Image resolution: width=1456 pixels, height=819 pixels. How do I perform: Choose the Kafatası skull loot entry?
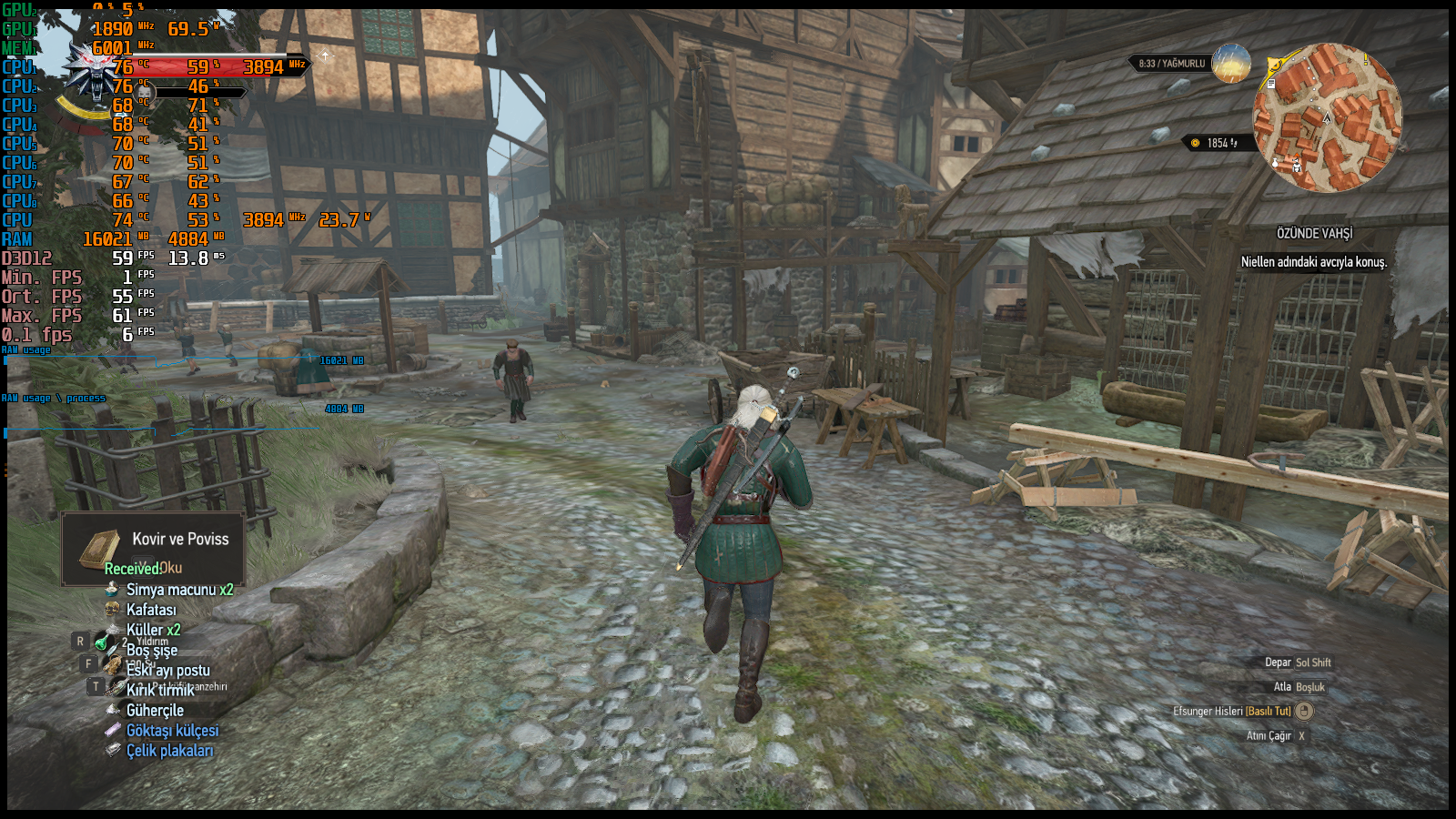[150, 610]
